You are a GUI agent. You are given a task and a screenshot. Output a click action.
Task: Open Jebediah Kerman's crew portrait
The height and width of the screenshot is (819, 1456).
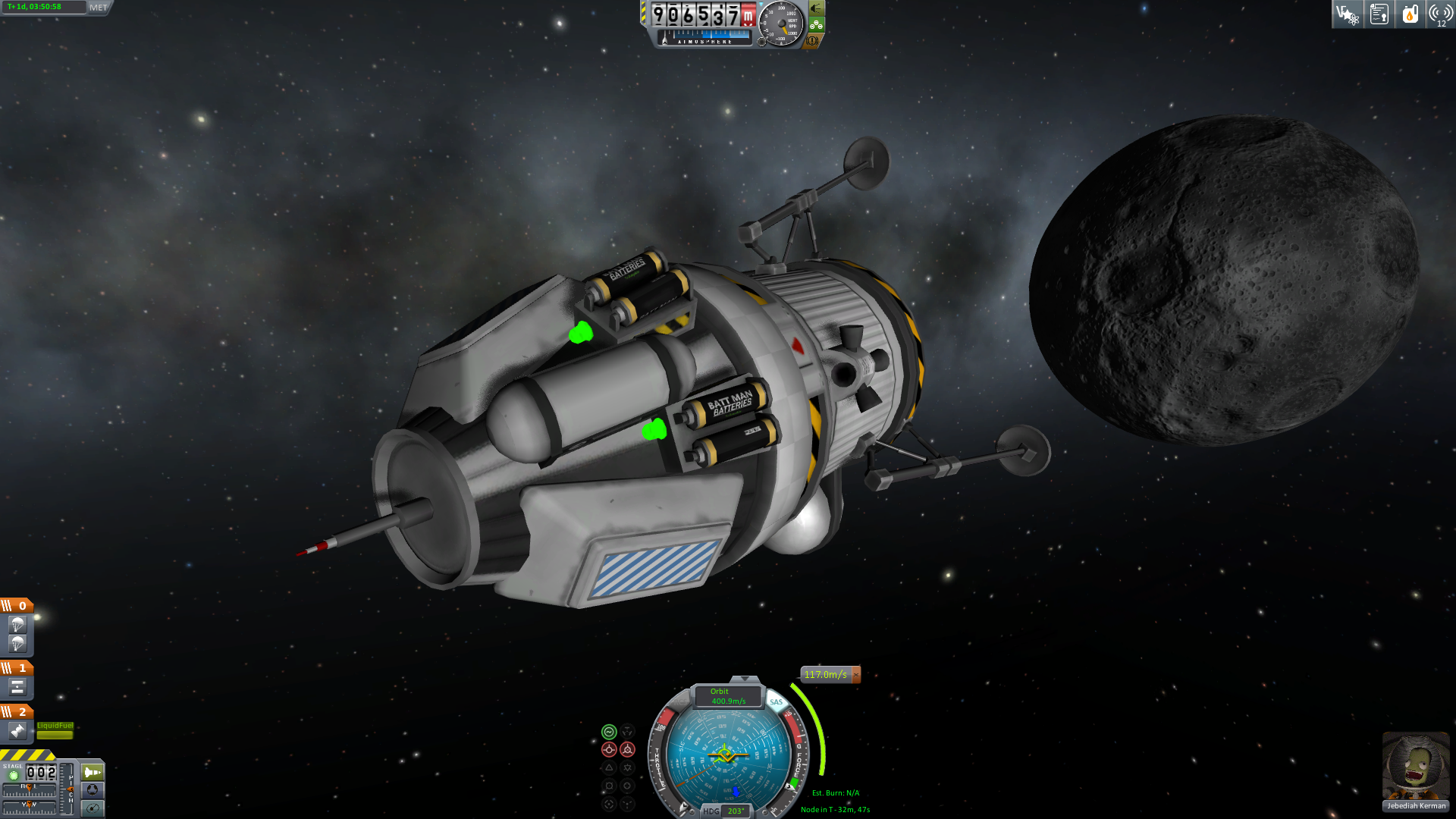click(x=1415, y=766)
